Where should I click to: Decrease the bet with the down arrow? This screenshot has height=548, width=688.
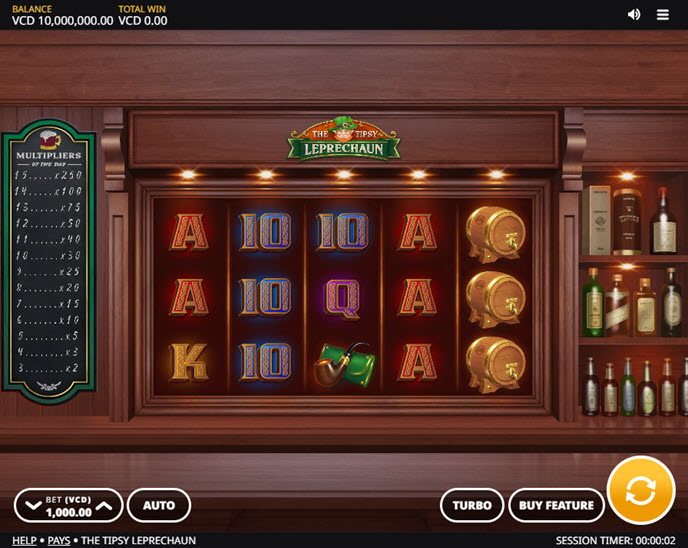(33, 506)
